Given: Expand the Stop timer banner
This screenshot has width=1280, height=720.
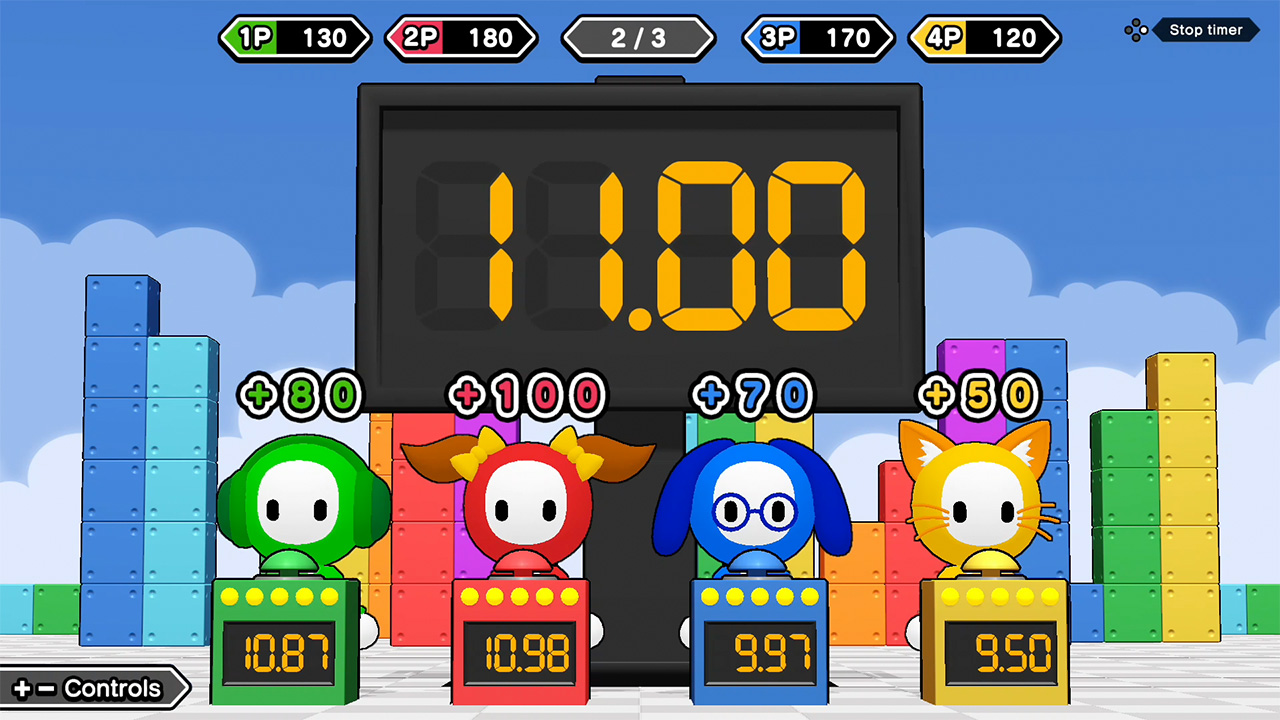Looking at the screenshot, I should coord(1204,30).
